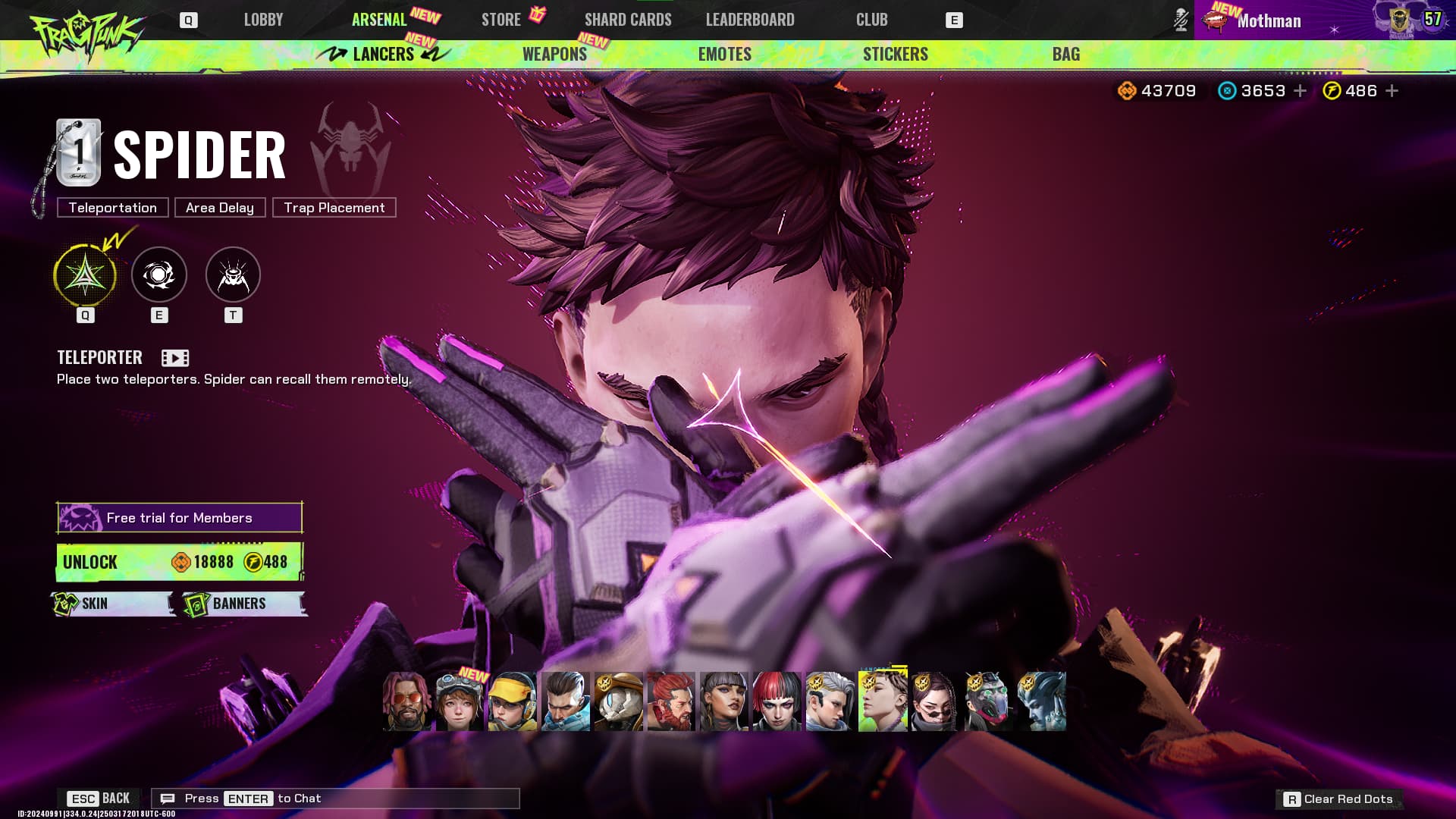The height and width of the screenshot is (819, 1456).
Task: Select Spider's second ability swirl icon
Action: pyautogui.click(x=159, y=275)
